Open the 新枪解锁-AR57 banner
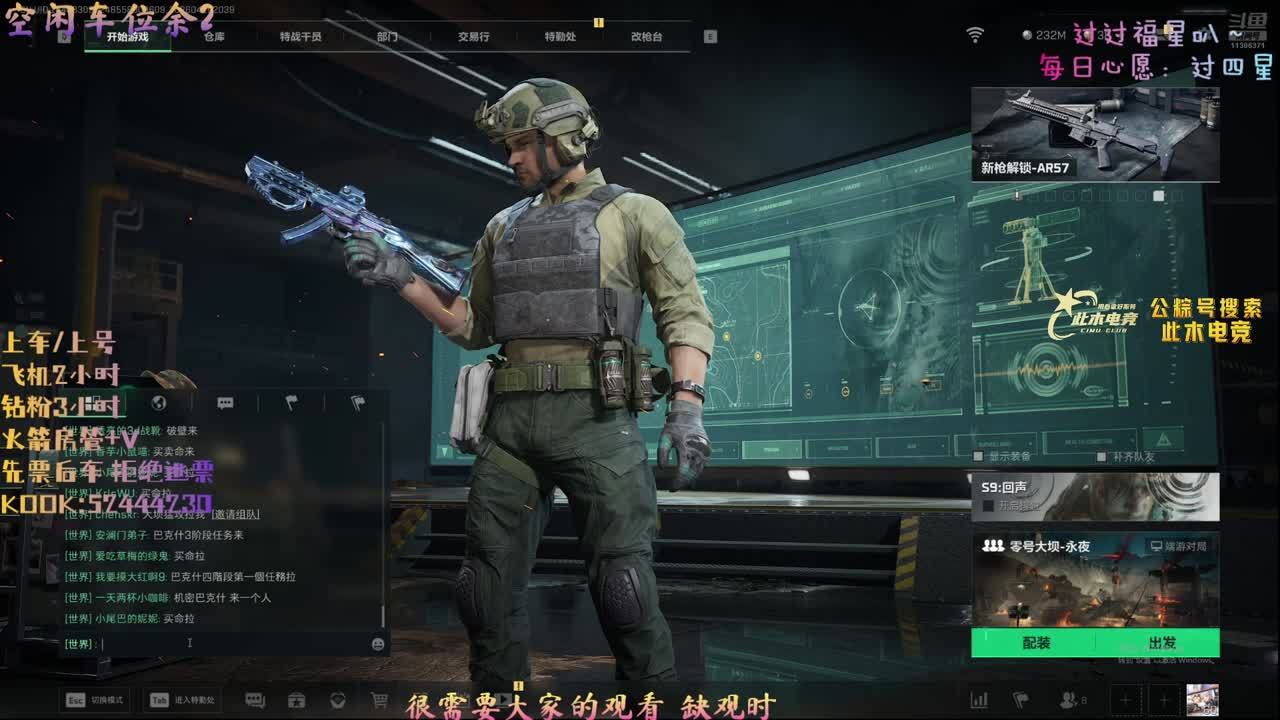This screenshot has width=1280, height=720. point(1095,134)
